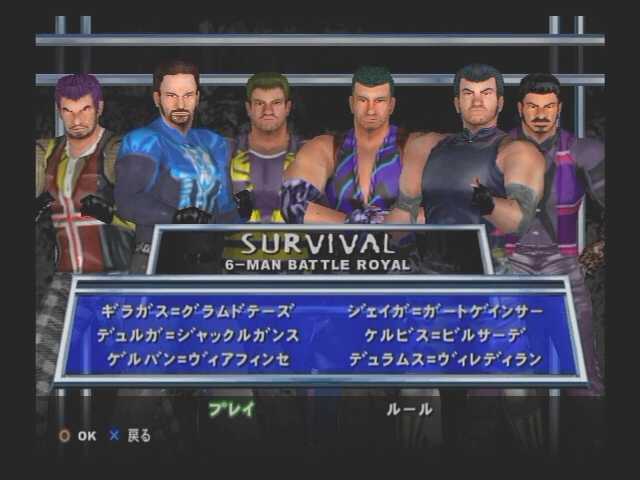Image resolution: width=640 pixels, height=480 pixels.
Task: Select the デュラムス=ヴィレディラン entry
Action: [x=446, y=359]
